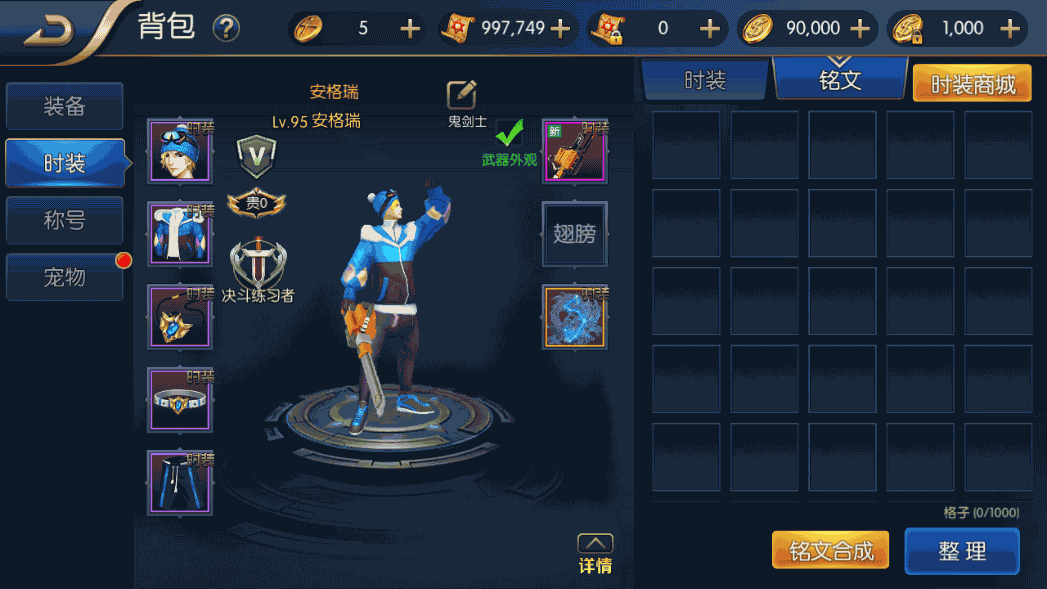
Task: Select the blue beanie head costume slot
Action: coord(180,152)
